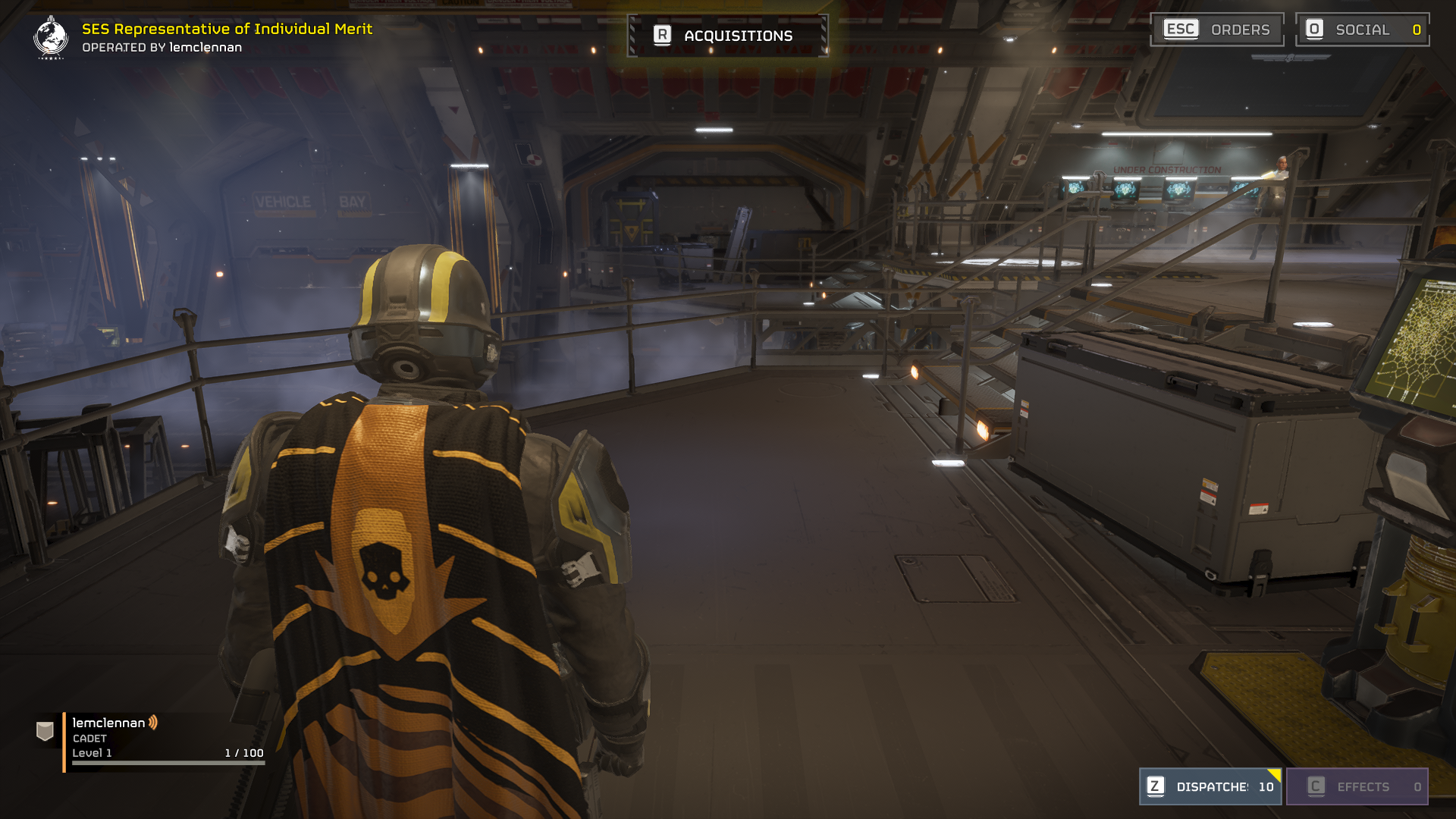The image size is (1456, 819).
Task: Open the Orders menu
Action: pyautogui.click(x=1216, y=30)
